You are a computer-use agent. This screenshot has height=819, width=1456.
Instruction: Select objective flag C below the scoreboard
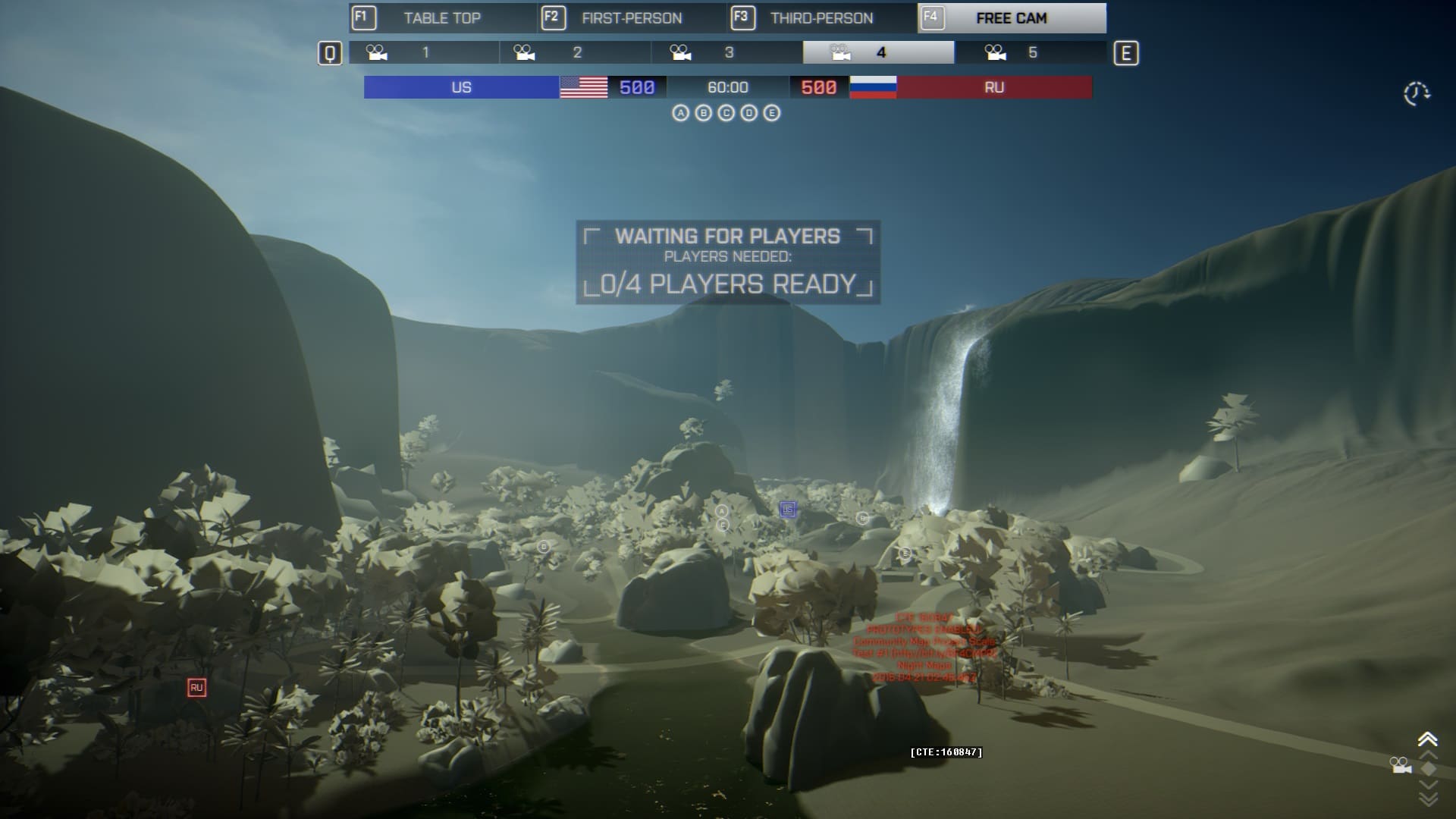726,113
